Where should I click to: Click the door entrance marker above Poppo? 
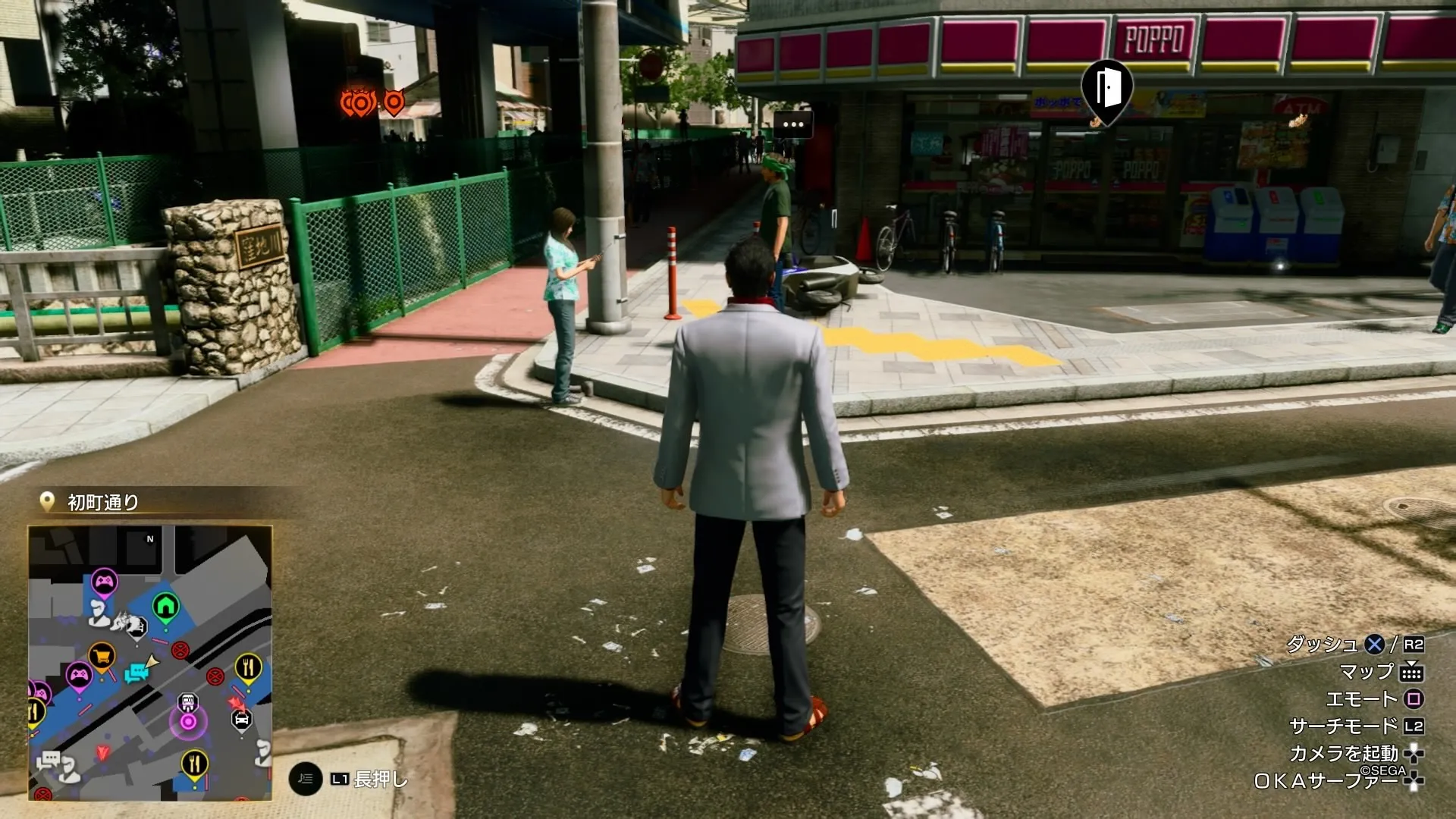1107,89
